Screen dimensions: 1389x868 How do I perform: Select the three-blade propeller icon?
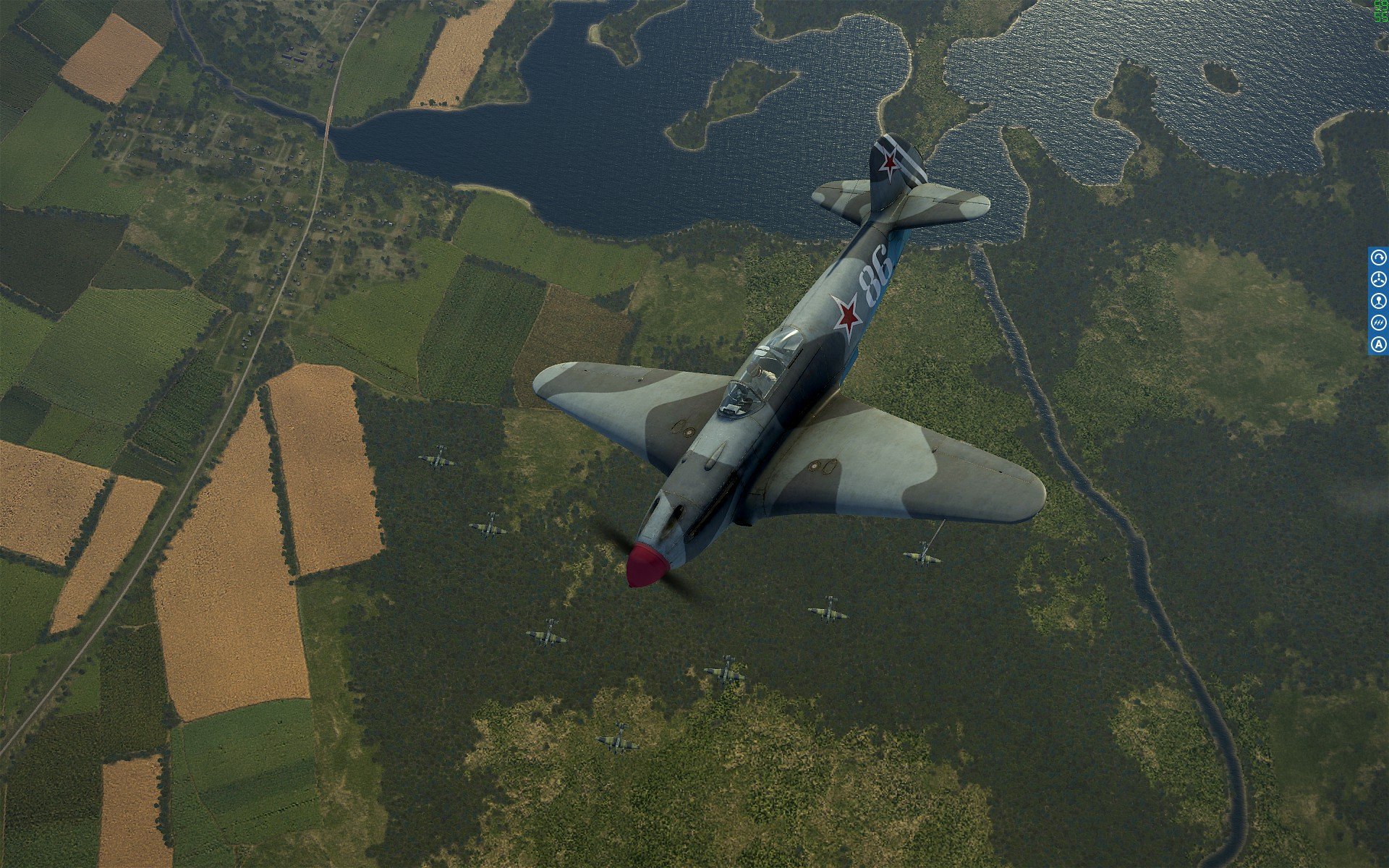coord(1379,279)
